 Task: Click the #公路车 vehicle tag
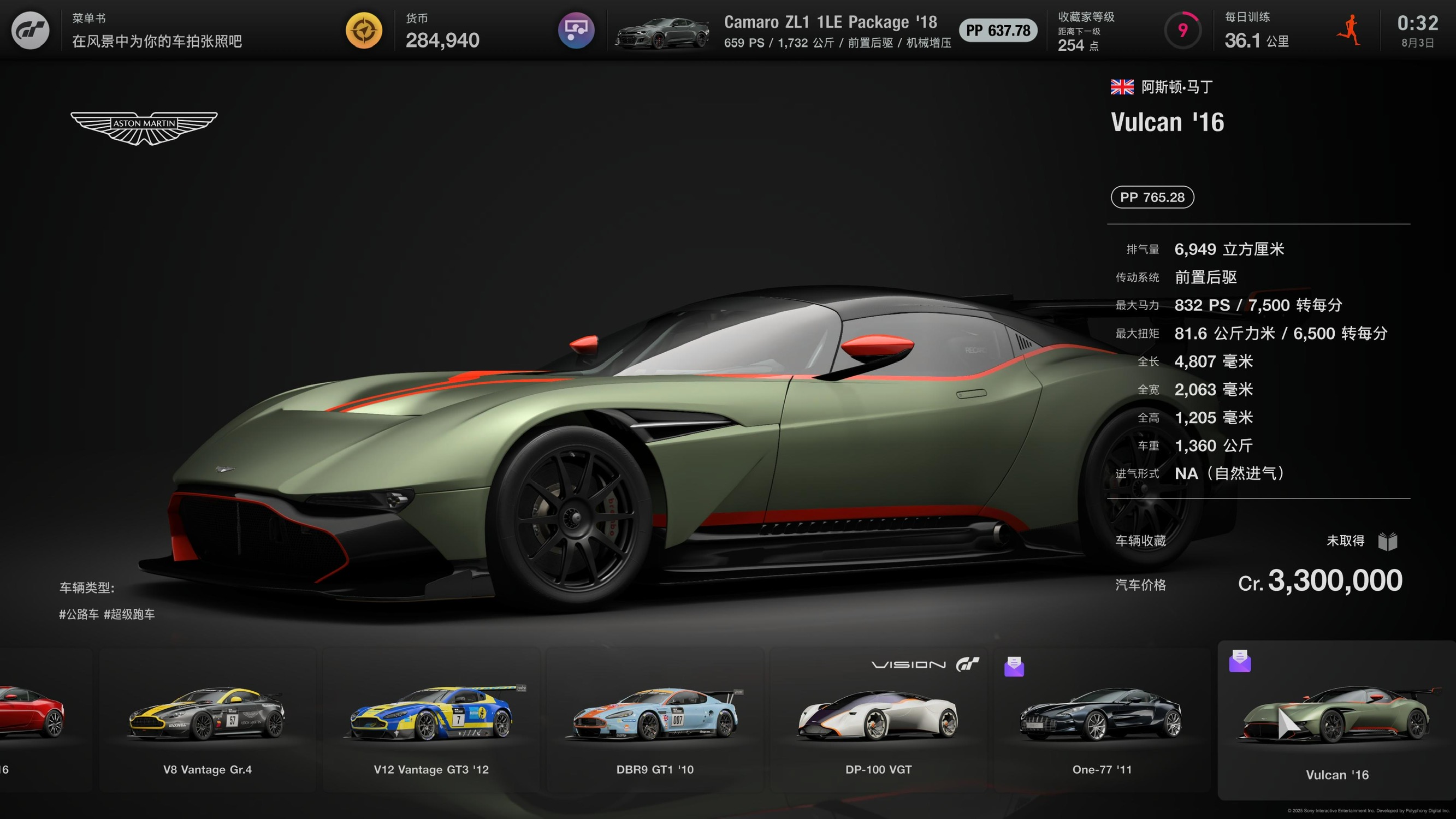click(x=79, y=614)
